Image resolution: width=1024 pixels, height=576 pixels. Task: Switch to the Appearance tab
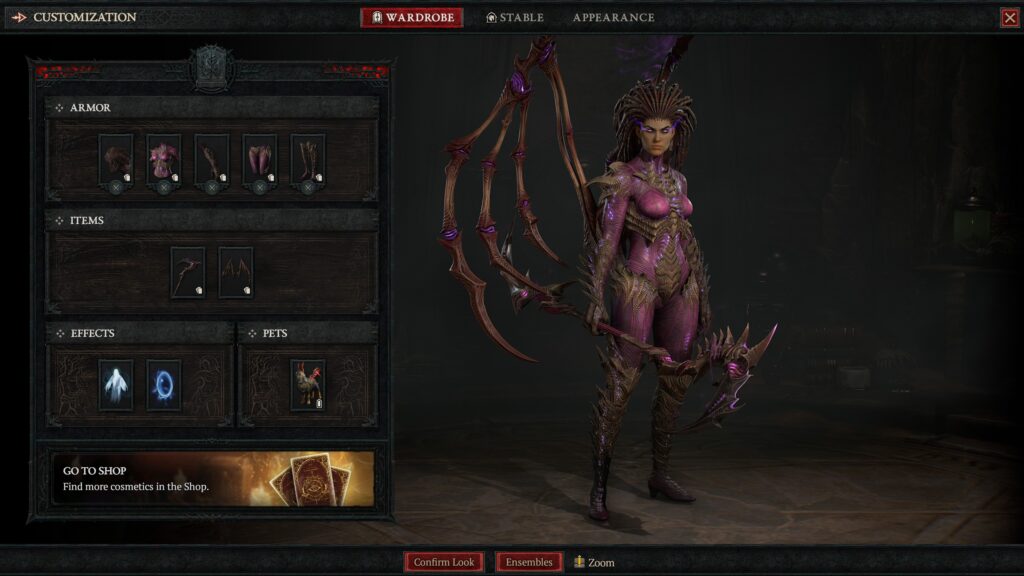[x=613, y=18]
